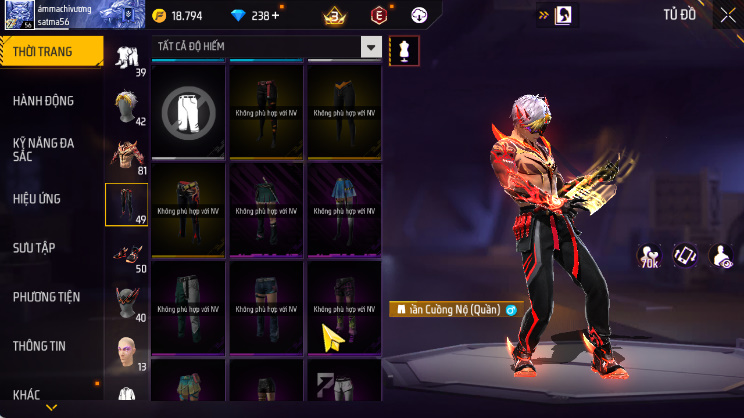
Task: Open the rank crown badge icon
Action: pos(335,16)
